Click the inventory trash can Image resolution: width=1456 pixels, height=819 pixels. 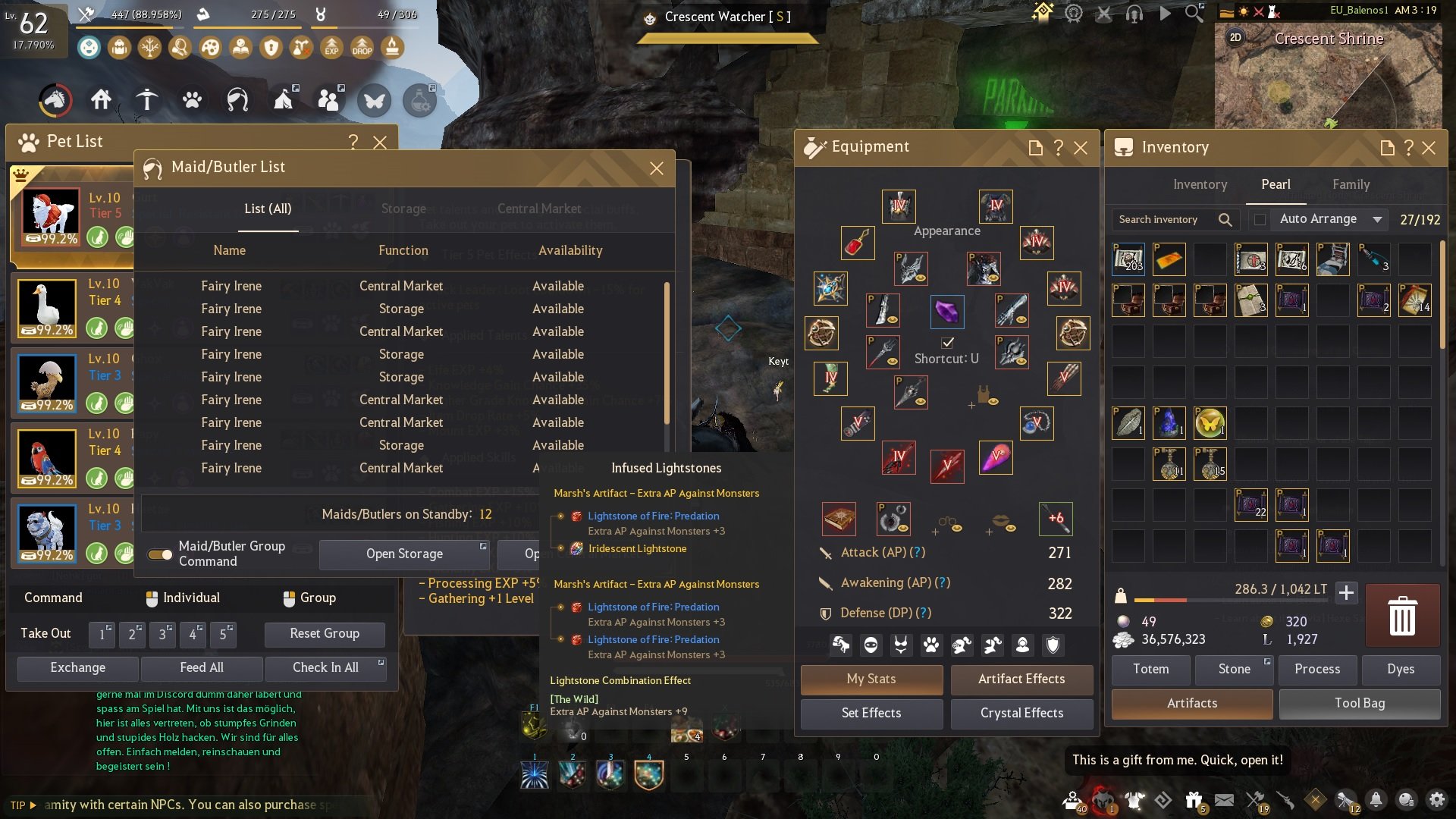click(x=1401, y=616)
